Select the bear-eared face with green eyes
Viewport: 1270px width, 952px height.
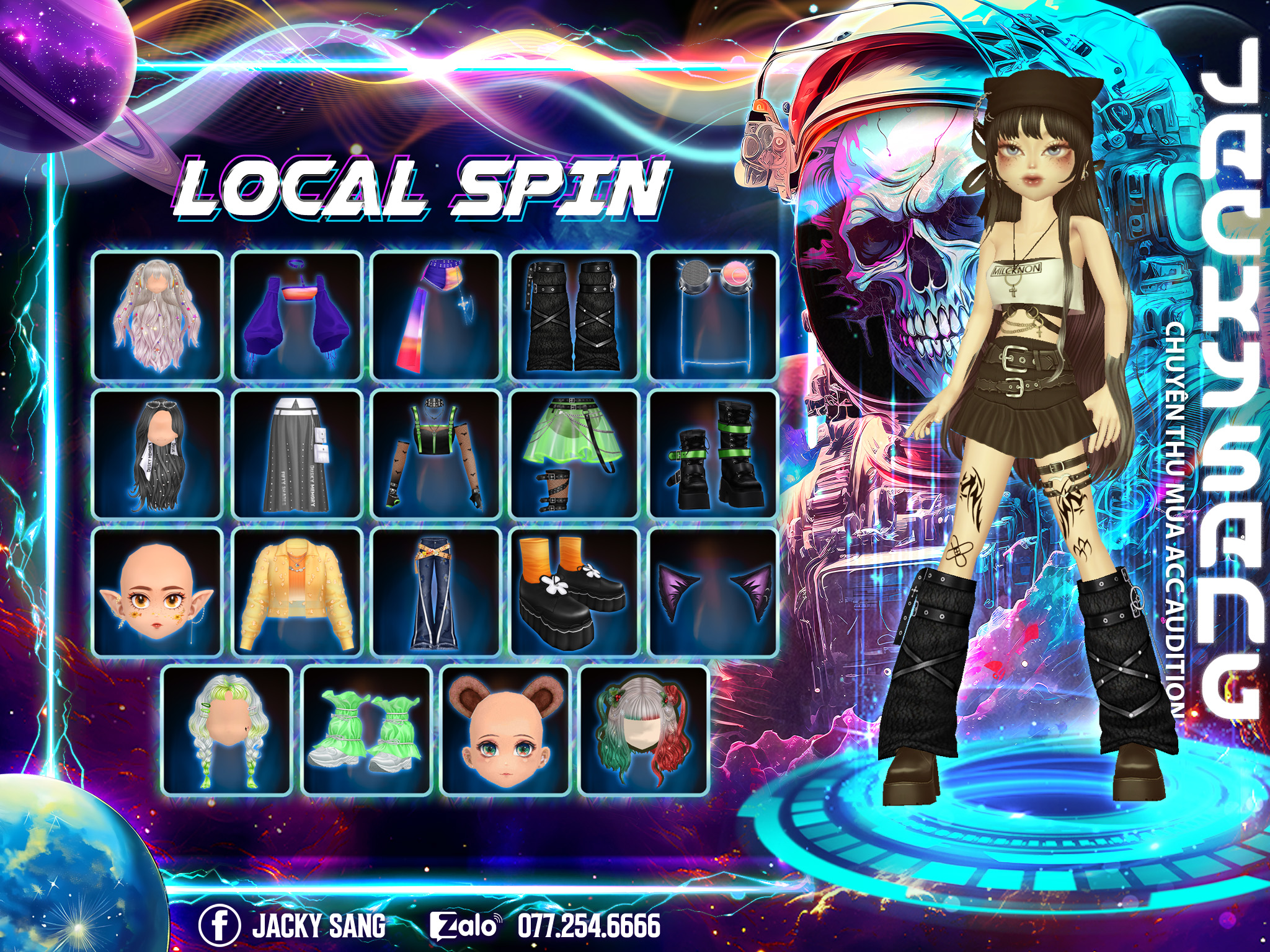click(505, 731)
